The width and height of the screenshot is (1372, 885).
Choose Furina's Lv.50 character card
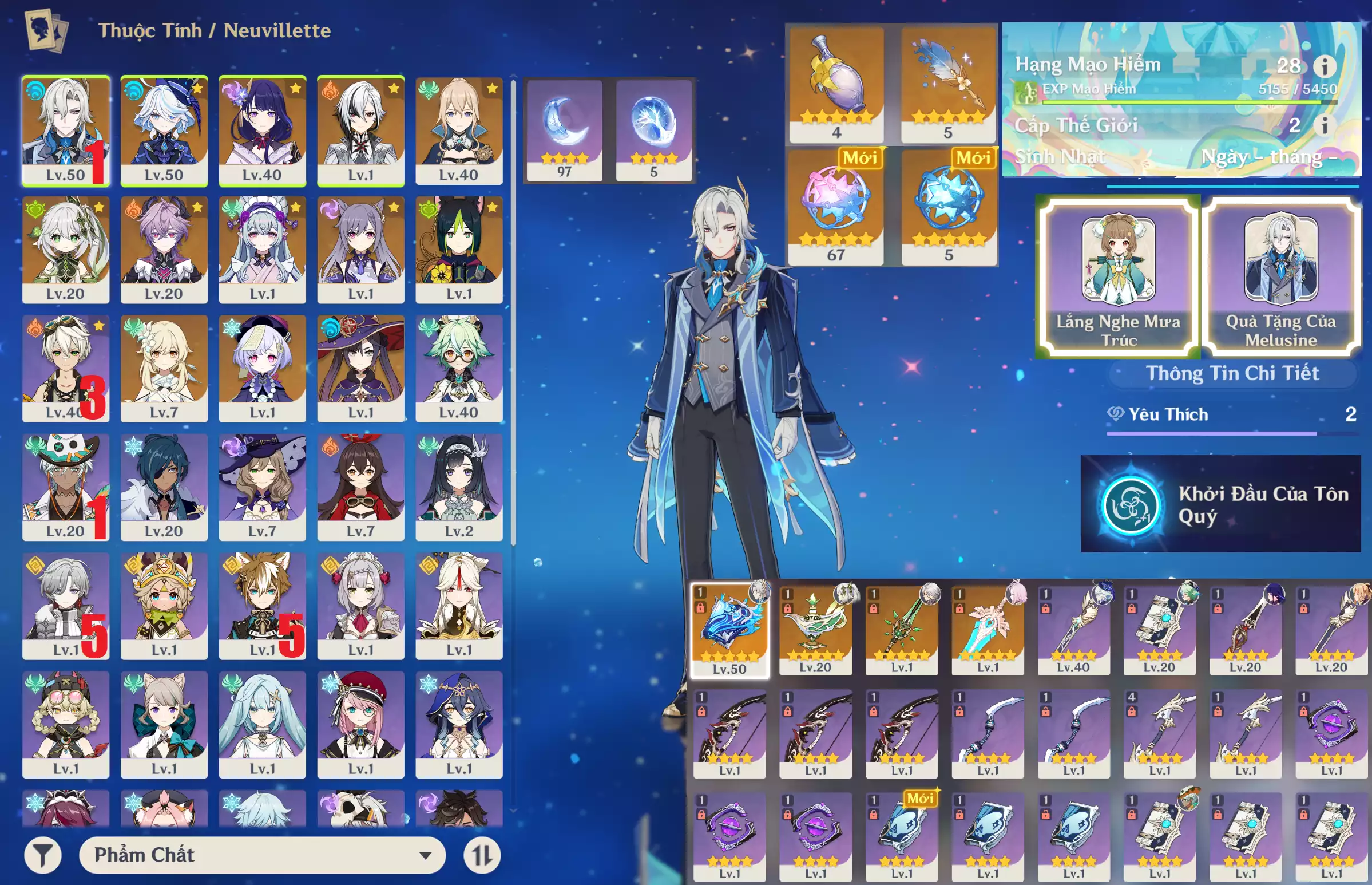tap(164, 131)
